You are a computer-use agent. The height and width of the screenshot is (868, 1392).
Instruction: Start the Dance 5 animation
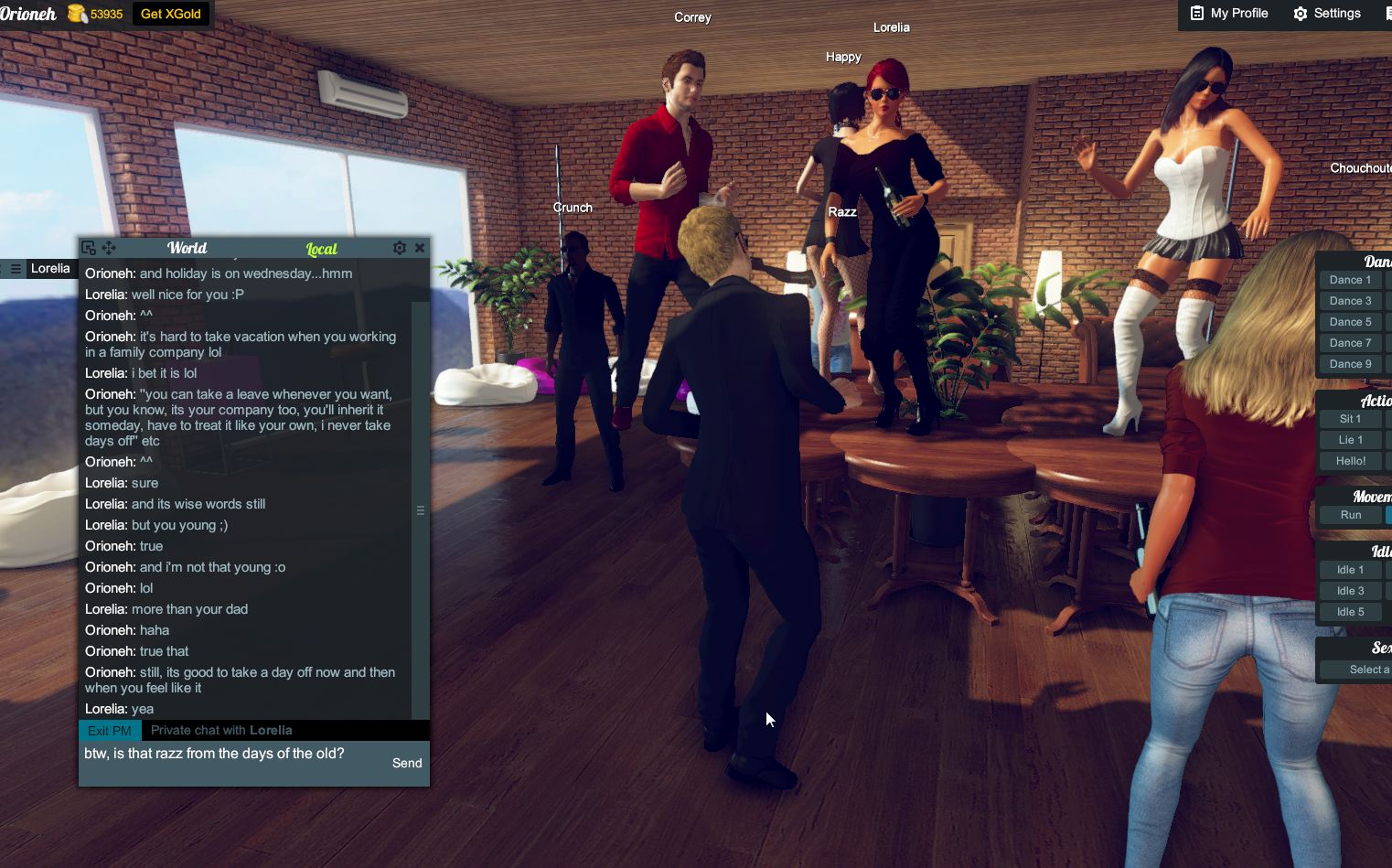tap(1350, 321)
